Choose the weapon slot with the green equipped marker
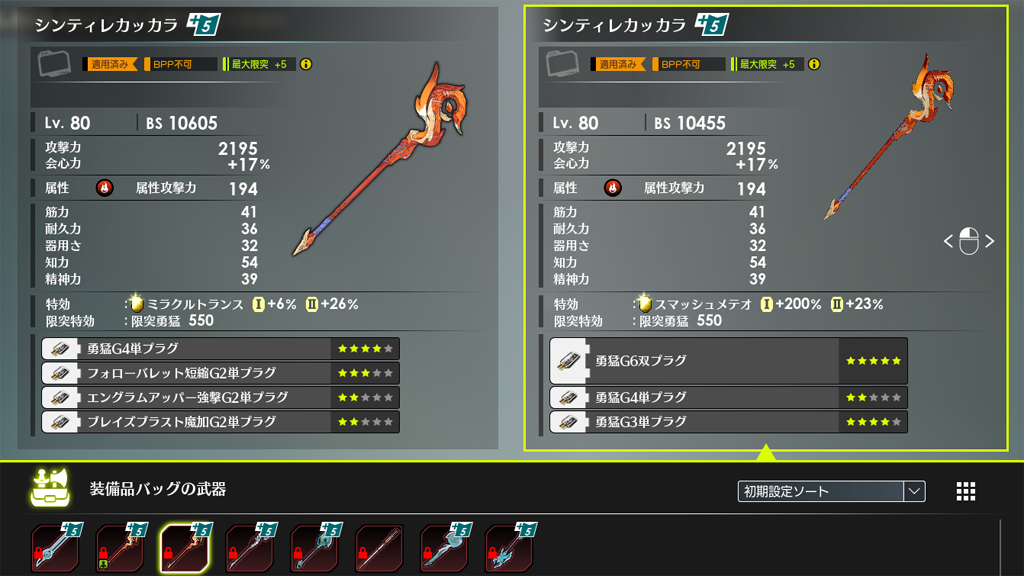 [120, 547]
